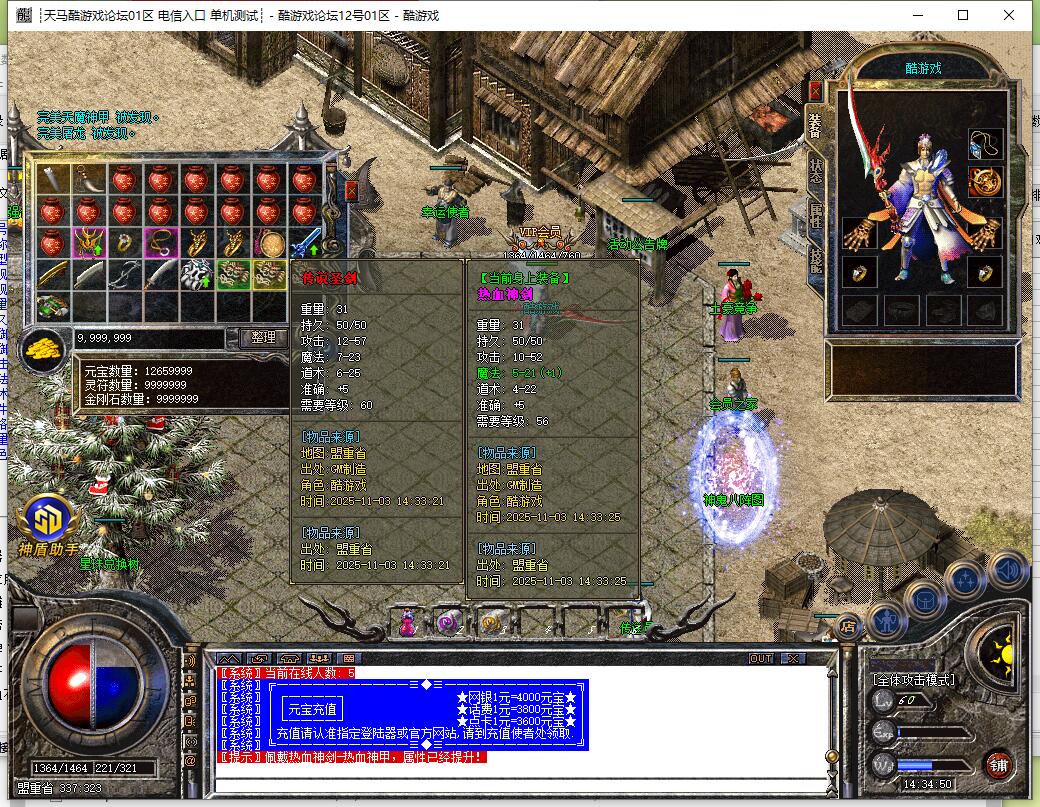Select the round gold medallion item
The height and width of the screenshot is (807, 1040).
pos(268,243)
